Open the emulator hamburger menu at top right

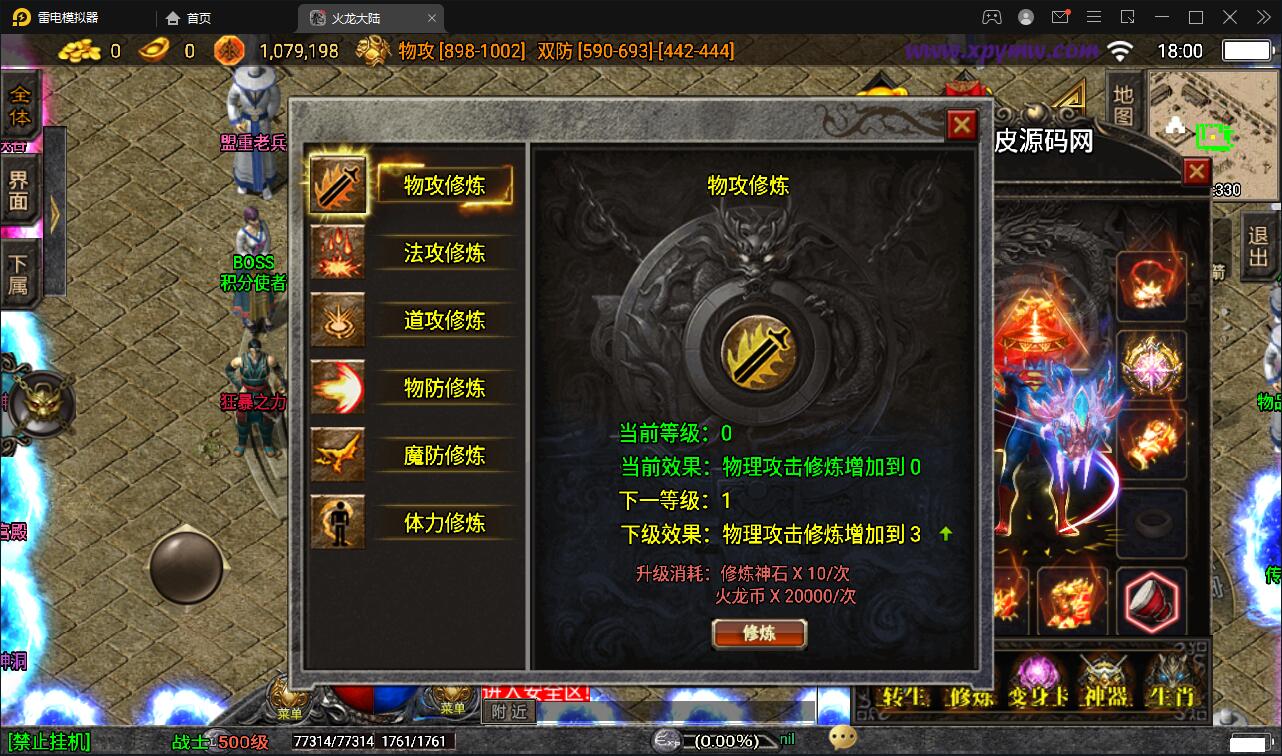tap(1094, 17)
